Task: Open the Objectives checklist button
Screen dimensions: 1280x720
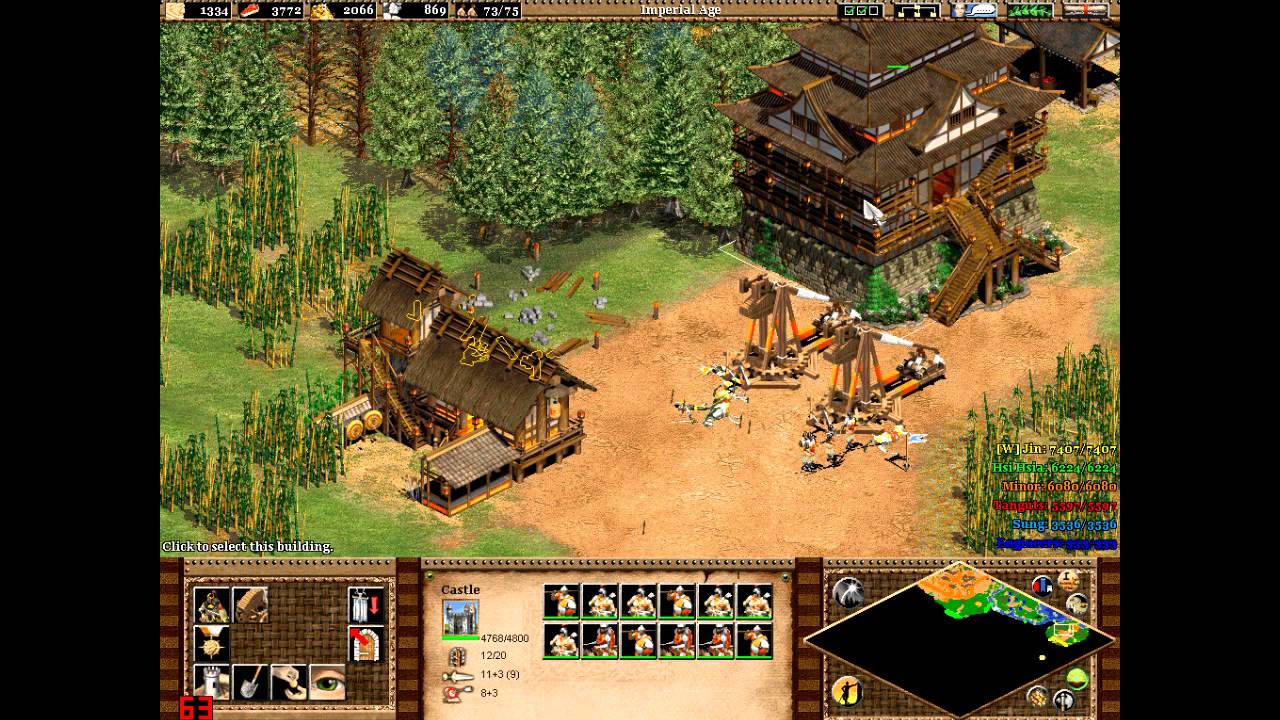Action: pos(862,10)
